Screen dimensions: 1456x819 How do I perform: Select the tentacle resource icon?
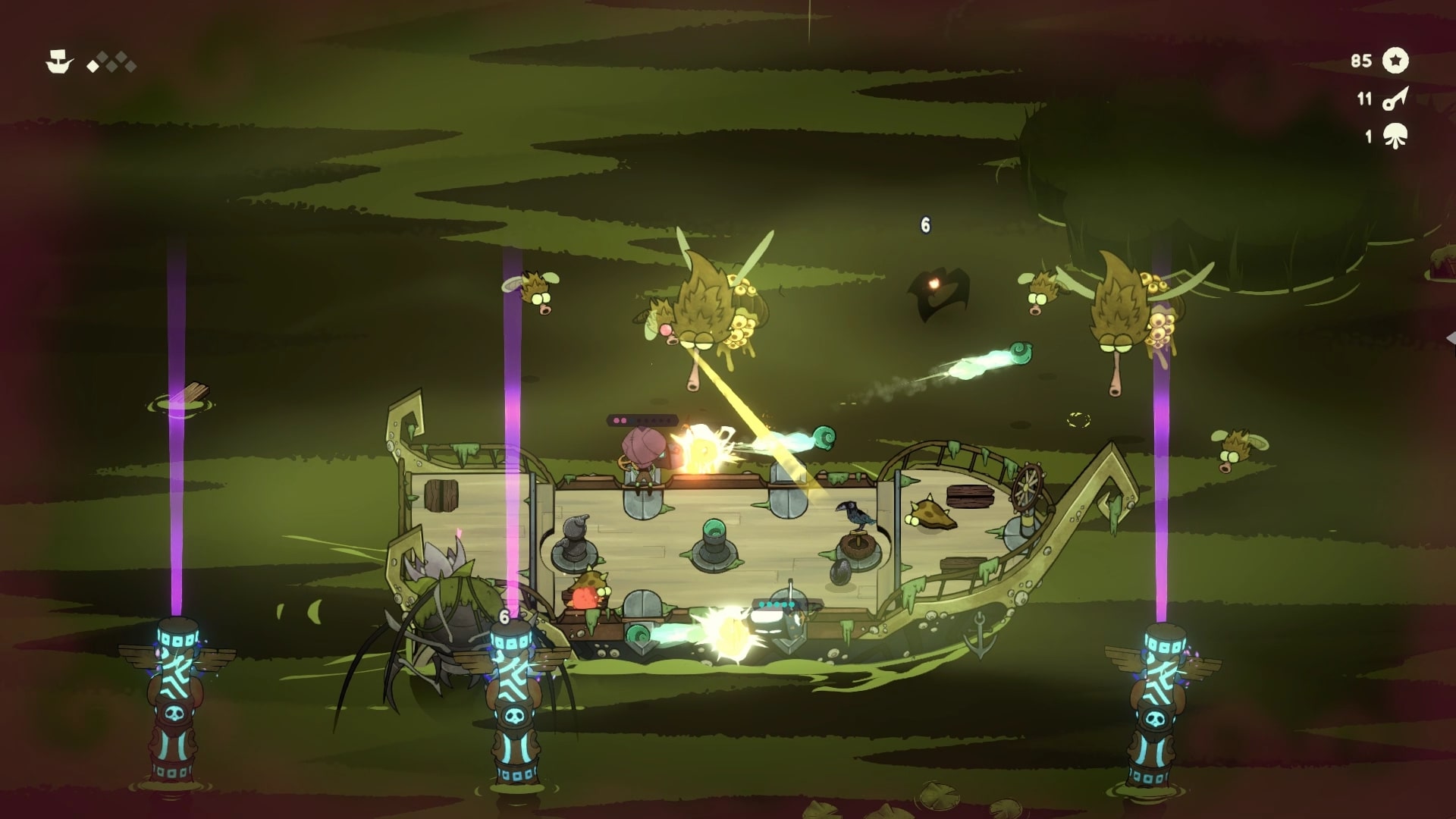[x=1395, y=136]
